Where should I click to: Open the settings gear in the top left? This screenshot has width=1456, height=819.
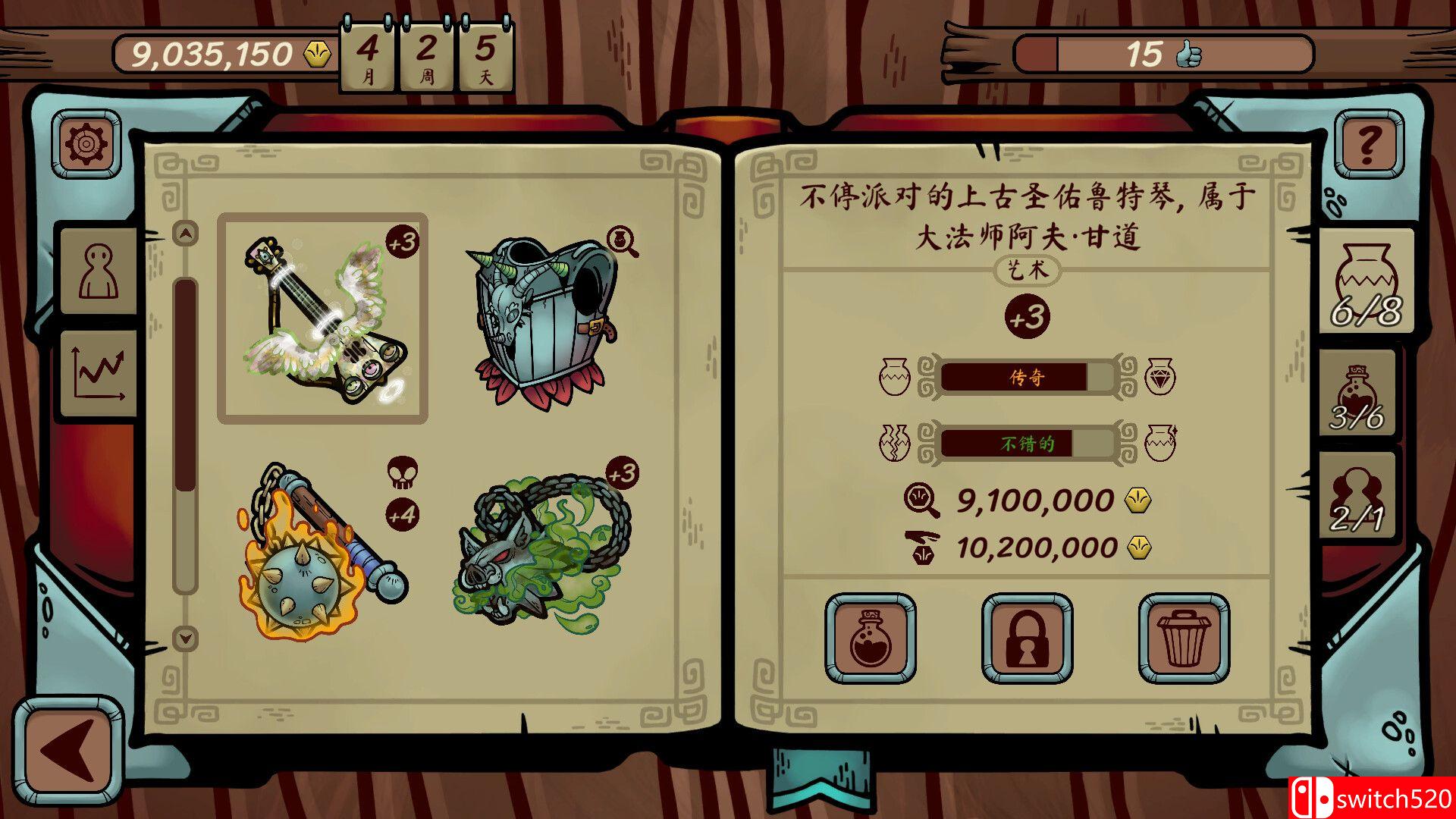pos(86,144)
